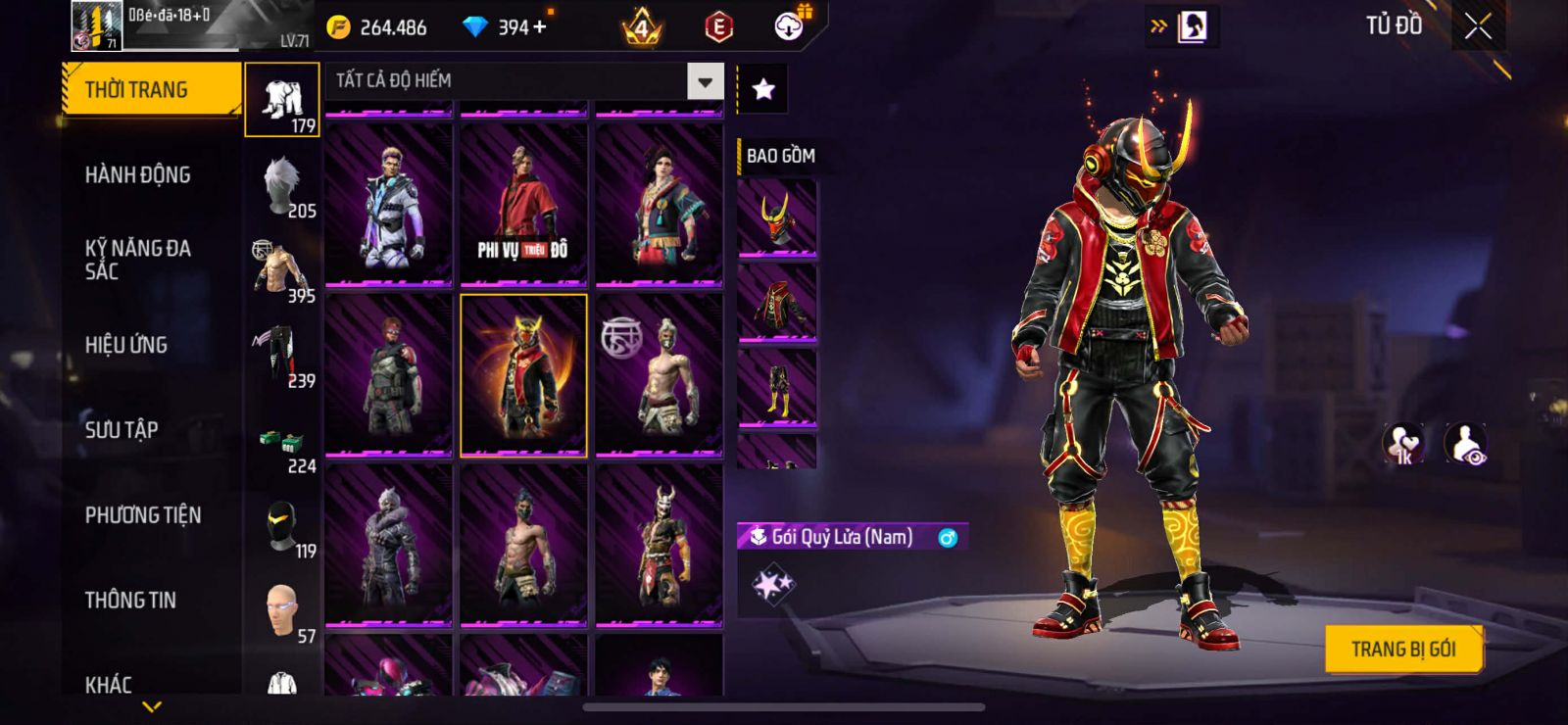The image size is (1568, 725).
Task: Toggle the character preview eye icon
Action: (1466, 445)
